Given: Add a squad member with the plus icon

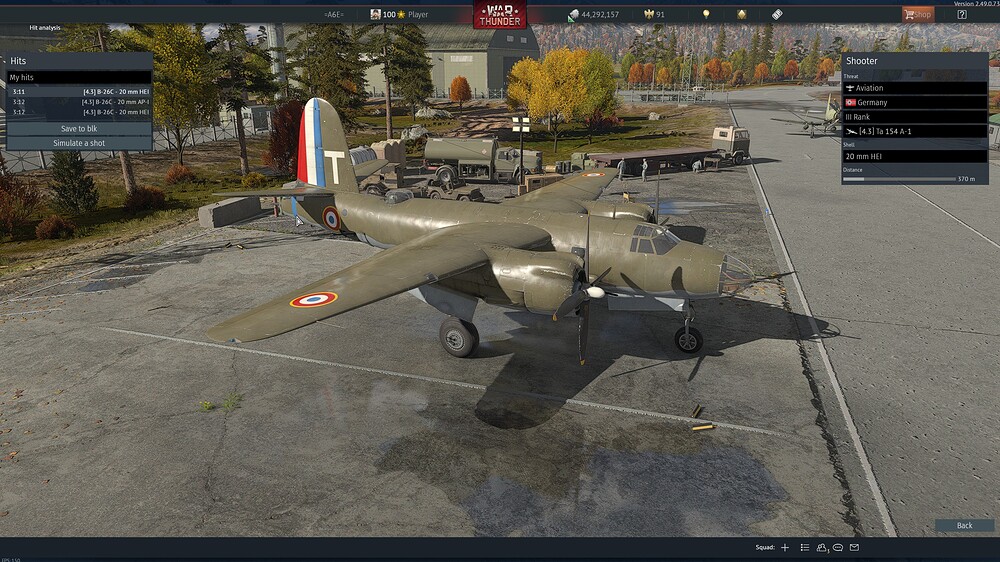Looking at the screenshot, I should [785, 548].
